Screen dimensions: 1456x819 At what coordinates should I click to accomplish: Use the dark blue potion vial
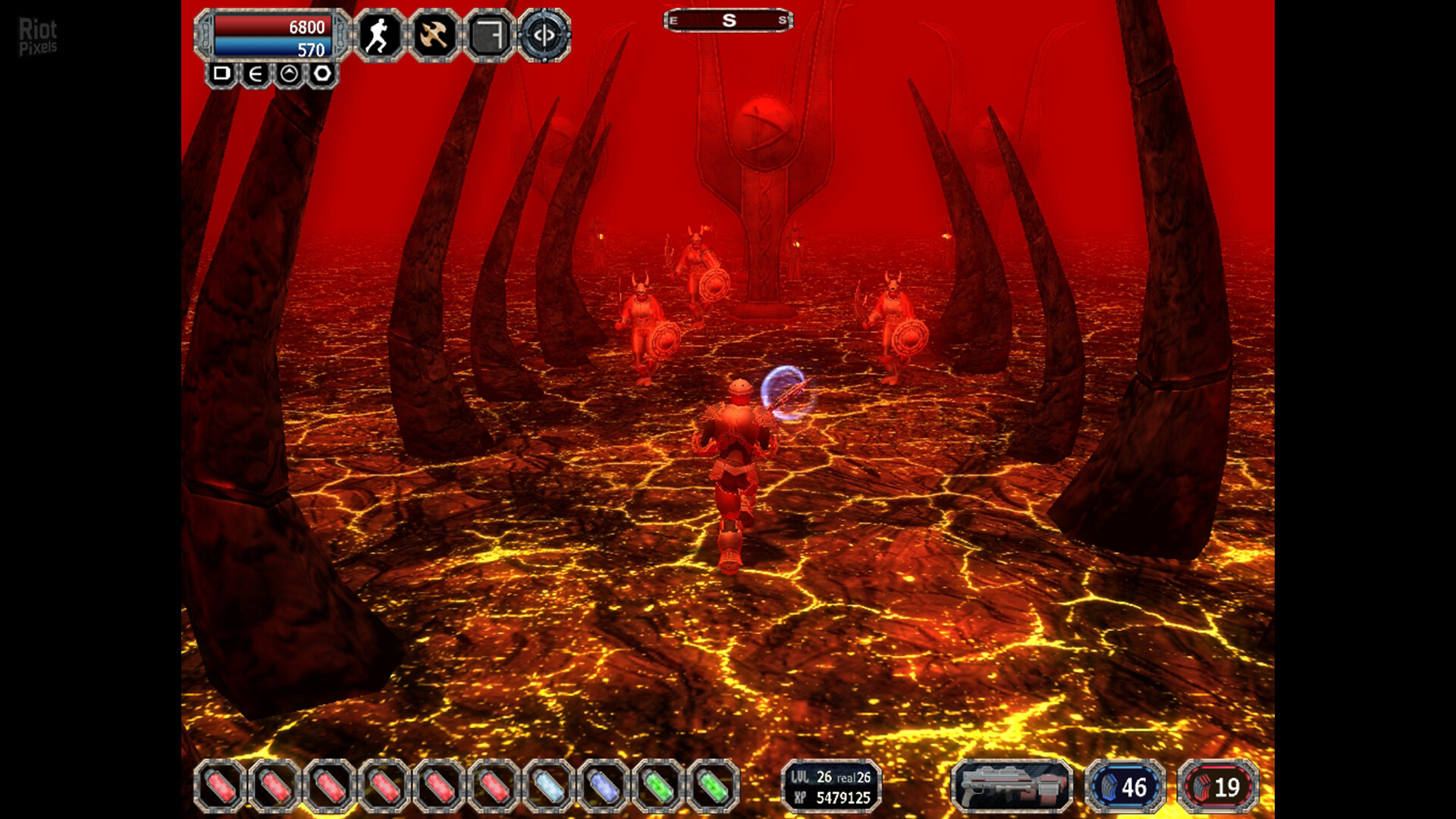(x=604, y=786)
